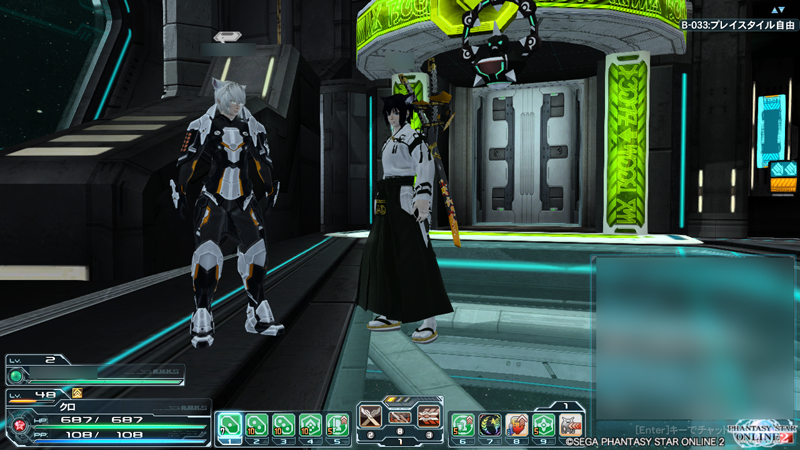Screen dimensions: 800x450
Task: Activate the subpalette slot 6 item
Action: click(x=462, y=425)
